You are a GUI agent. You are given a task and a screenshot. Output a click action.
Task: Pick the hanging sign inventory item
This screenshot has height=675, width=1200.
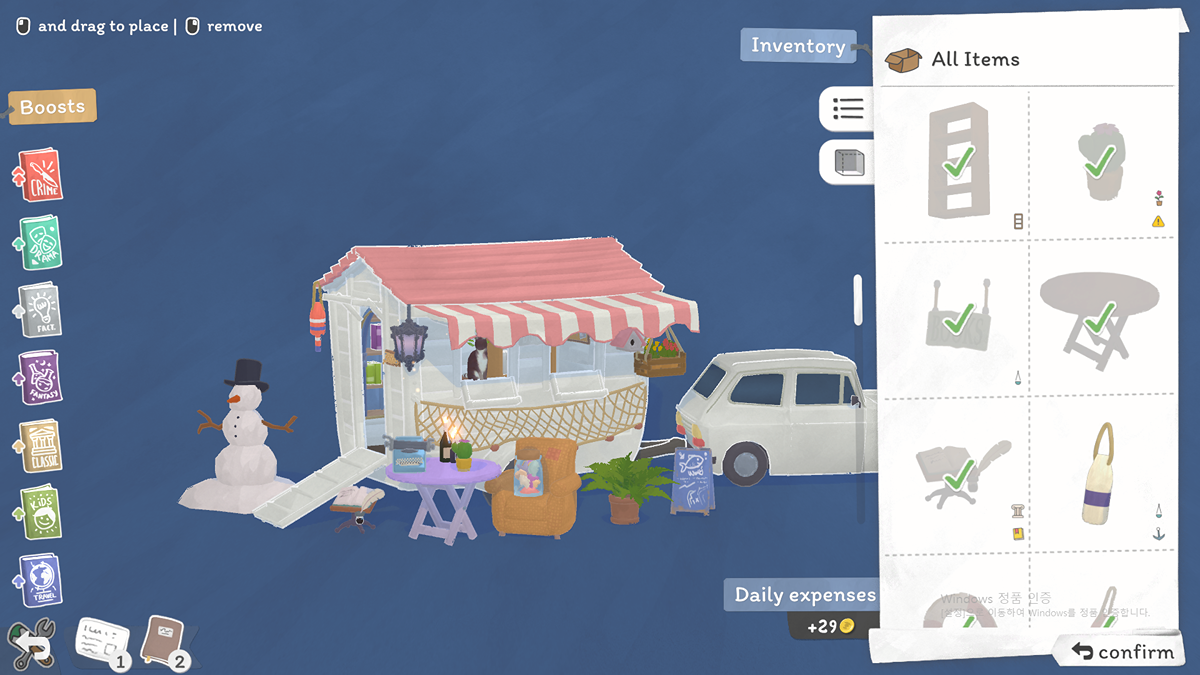click(x=957, y=318)
